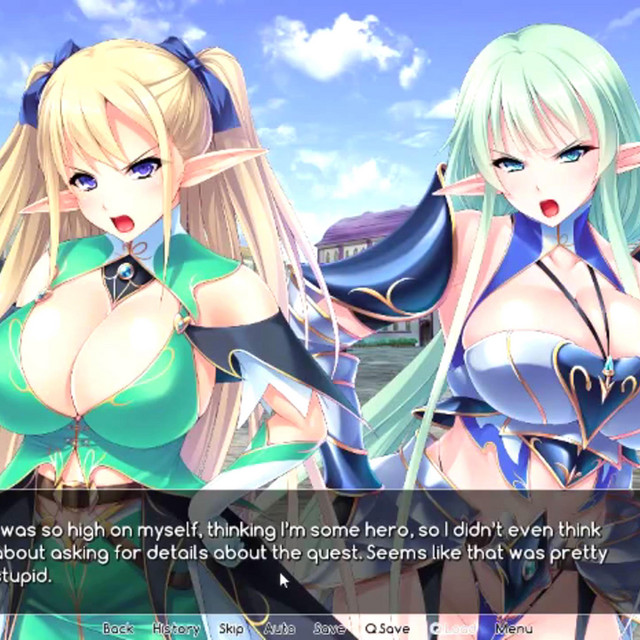Quick save with Q.Save

pyautogui.click(x=388, y=628)
